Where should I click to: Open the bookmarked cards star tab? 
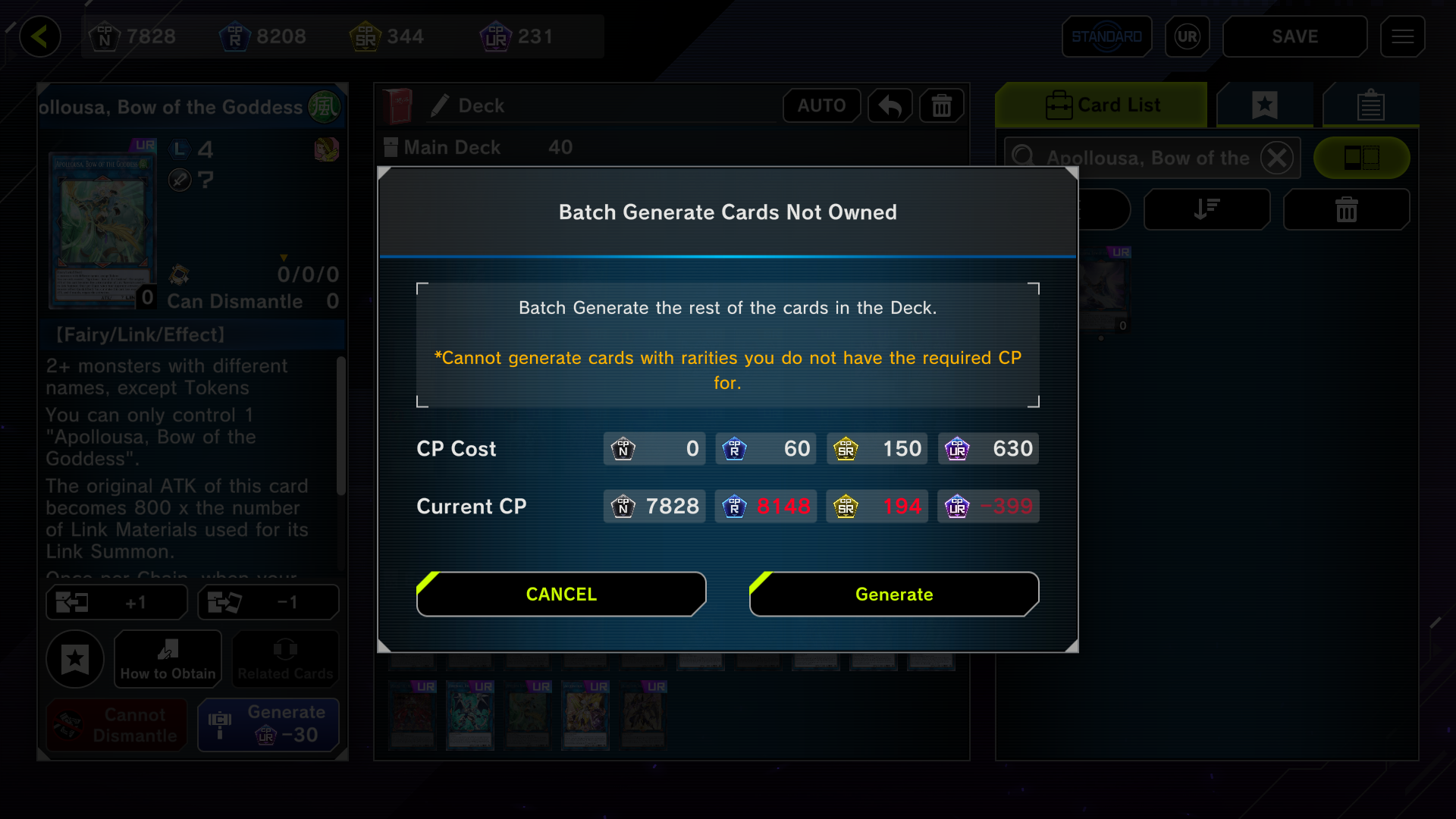(1265, 105)
